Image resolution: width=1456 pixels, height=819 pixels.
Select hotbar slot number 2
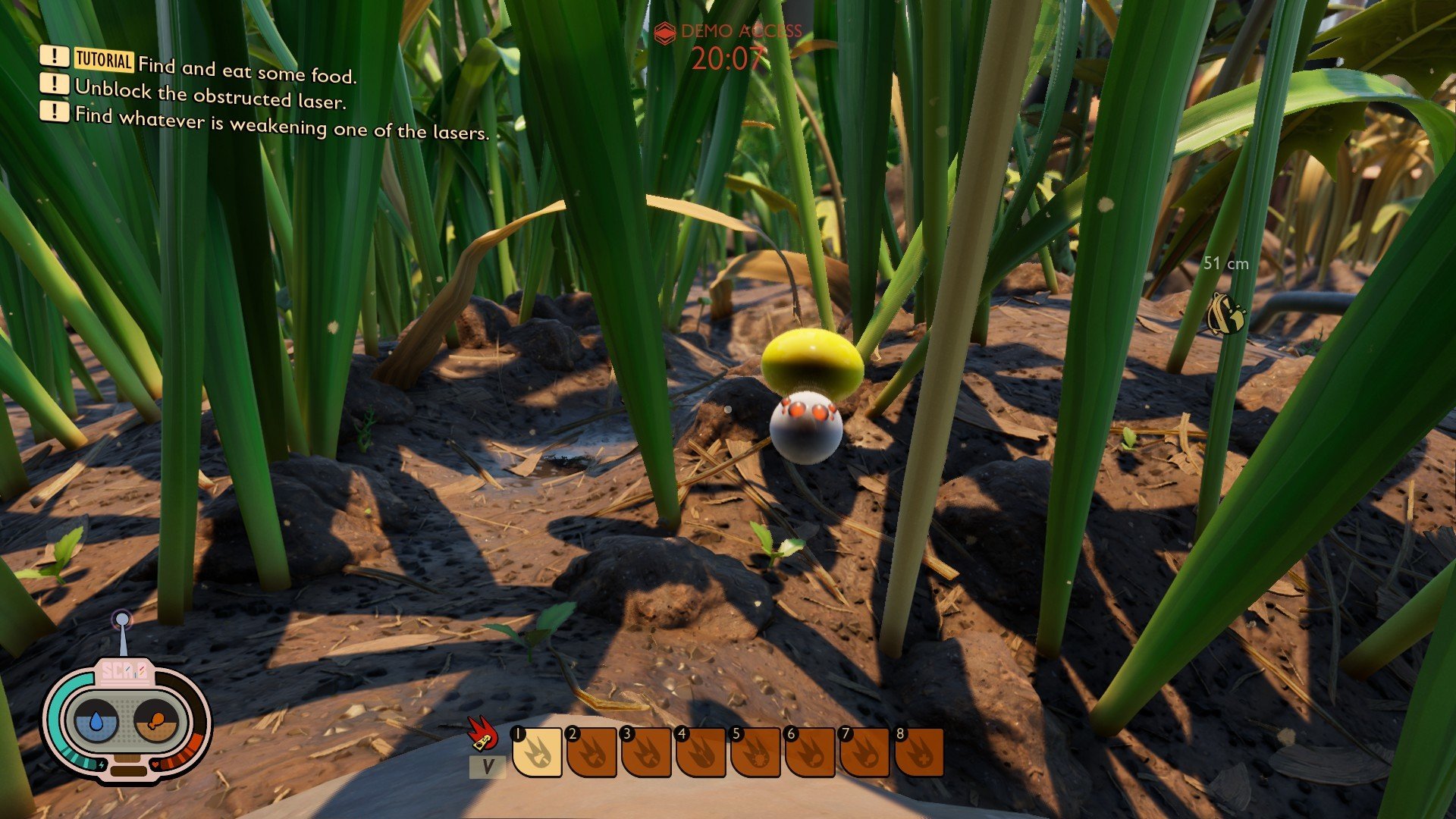click(x=591, y=752)
